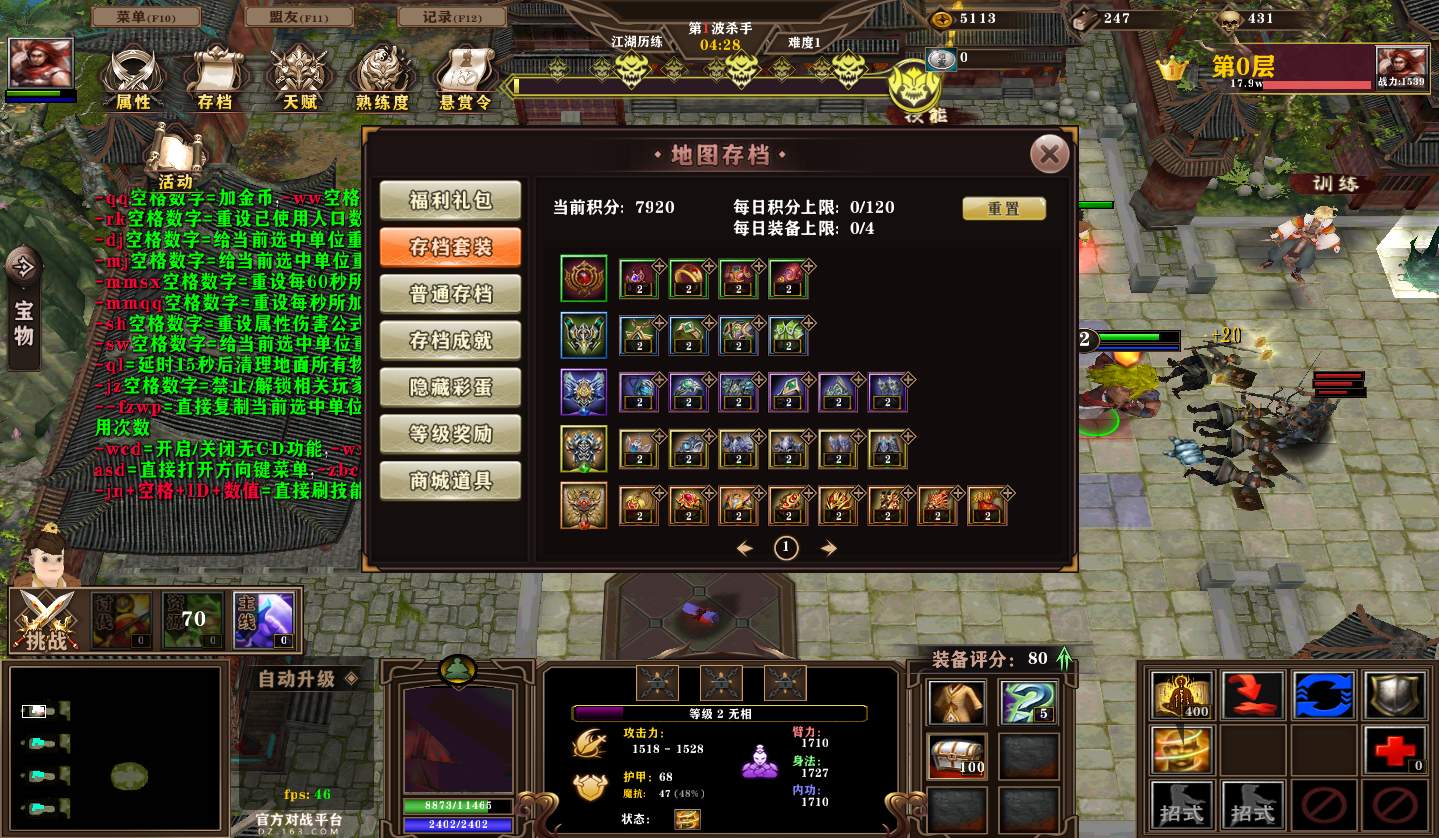1439x838 pixels.
Task: Click the 重置 reset button
Action: pyautogui.click(x=1003, y=208)
